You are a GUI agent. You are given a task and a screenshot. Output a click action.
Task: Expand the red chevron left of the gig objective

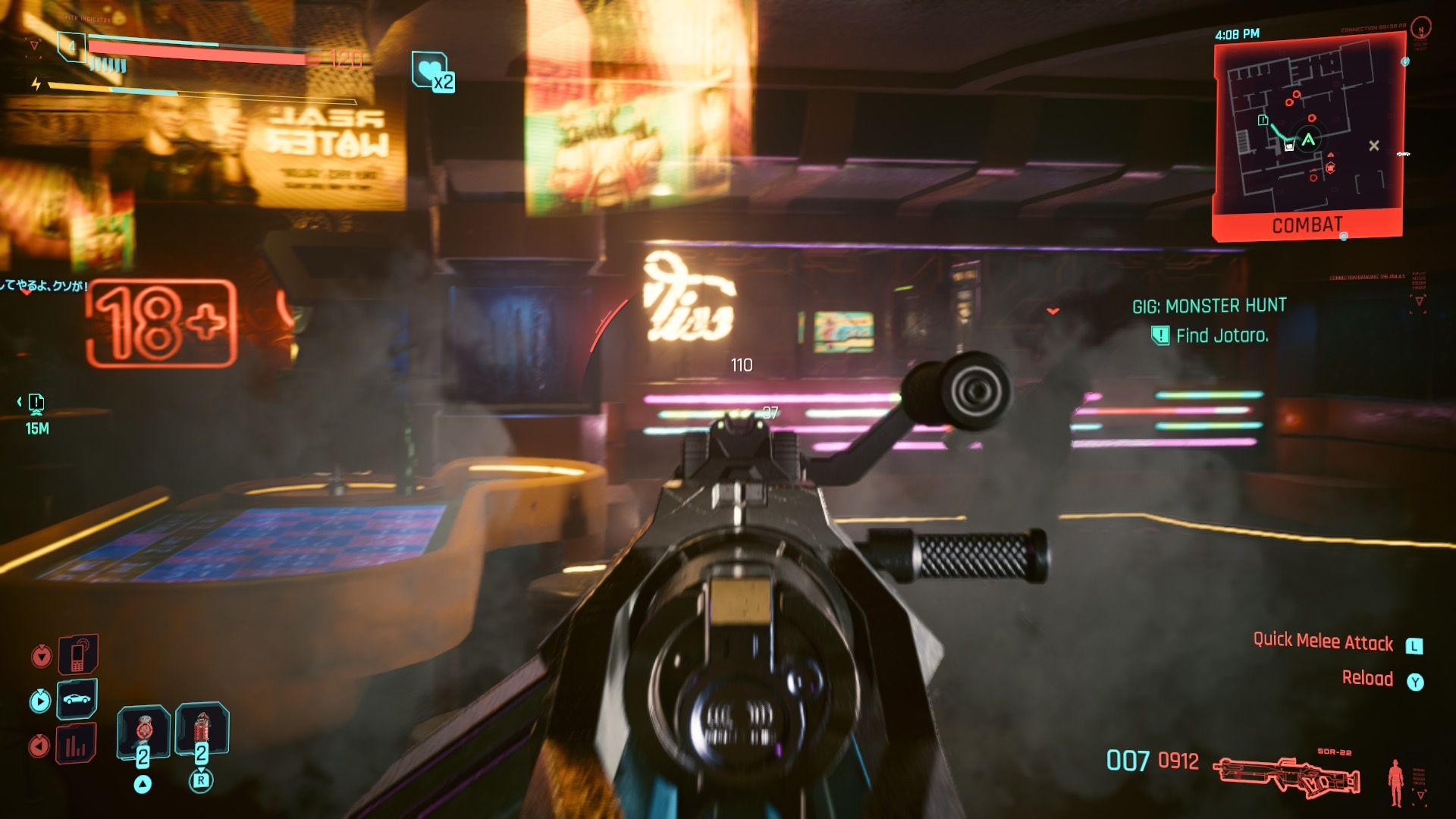(1055, 310)
